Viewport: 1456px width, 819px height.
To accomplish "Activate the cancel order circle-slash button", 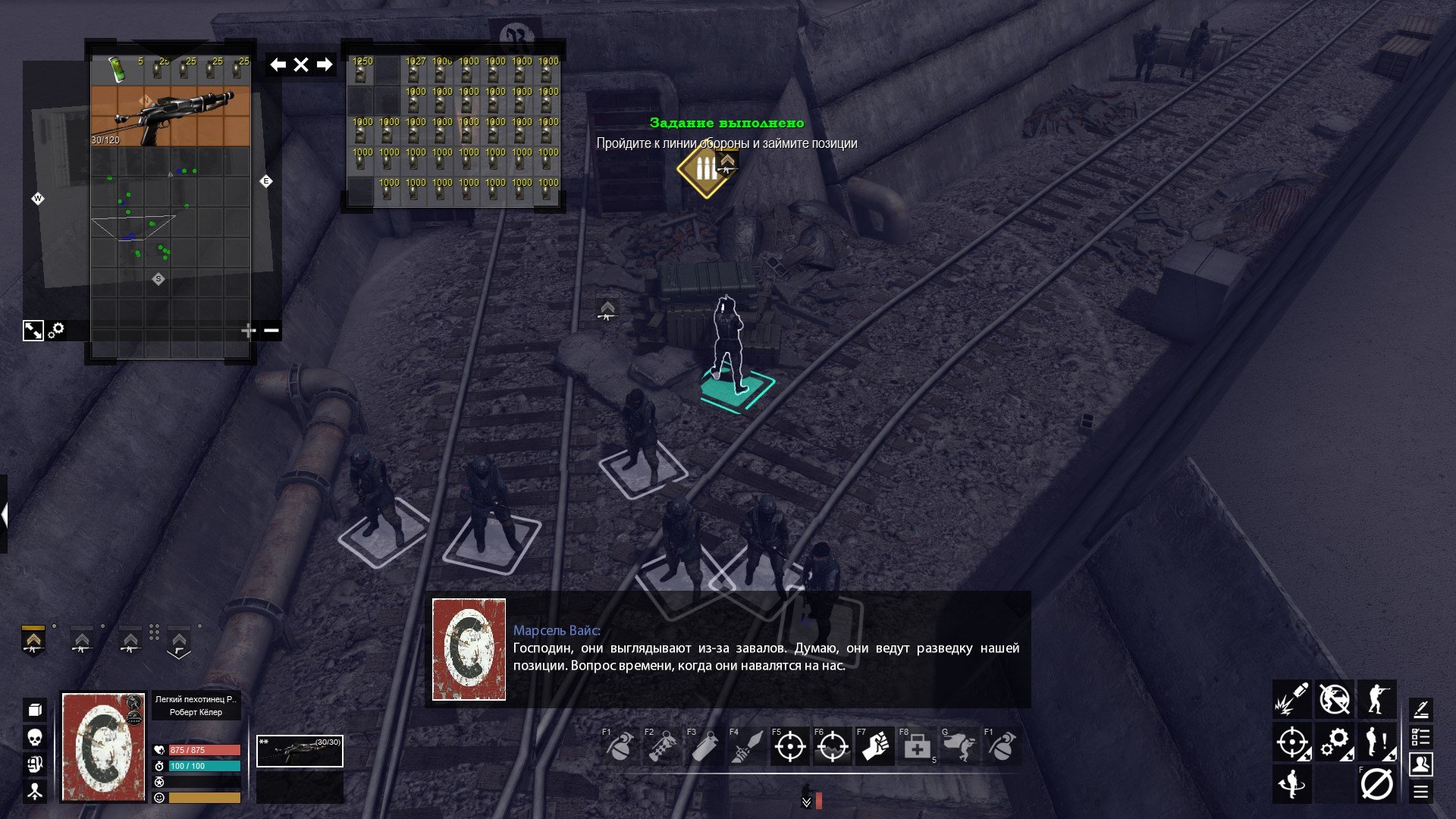I will [1376, 784].
